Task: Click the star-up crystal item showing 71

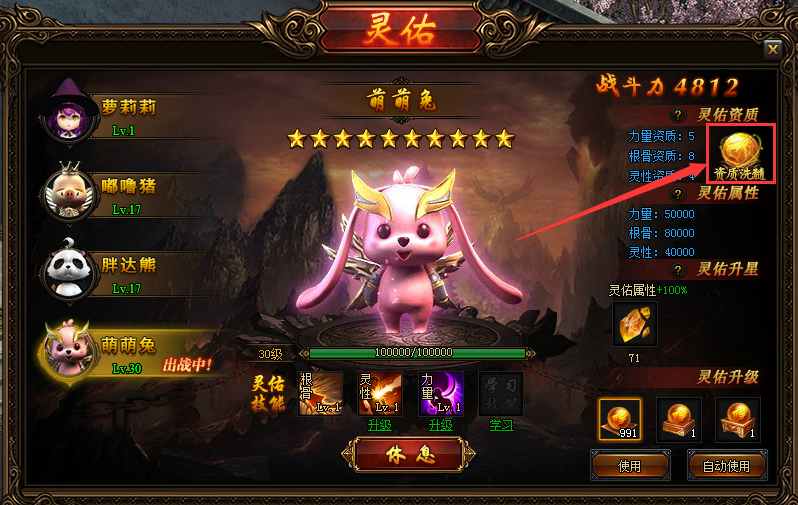Action: pyautogui.click(x=634, y=324)
